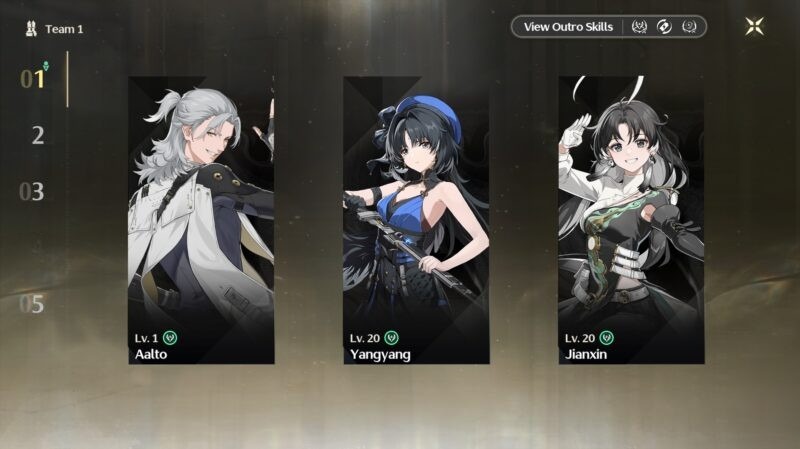Viewport: 800px width, 449px height.
Task: Switch to team slot 01
Action: [x=34, y=79]
